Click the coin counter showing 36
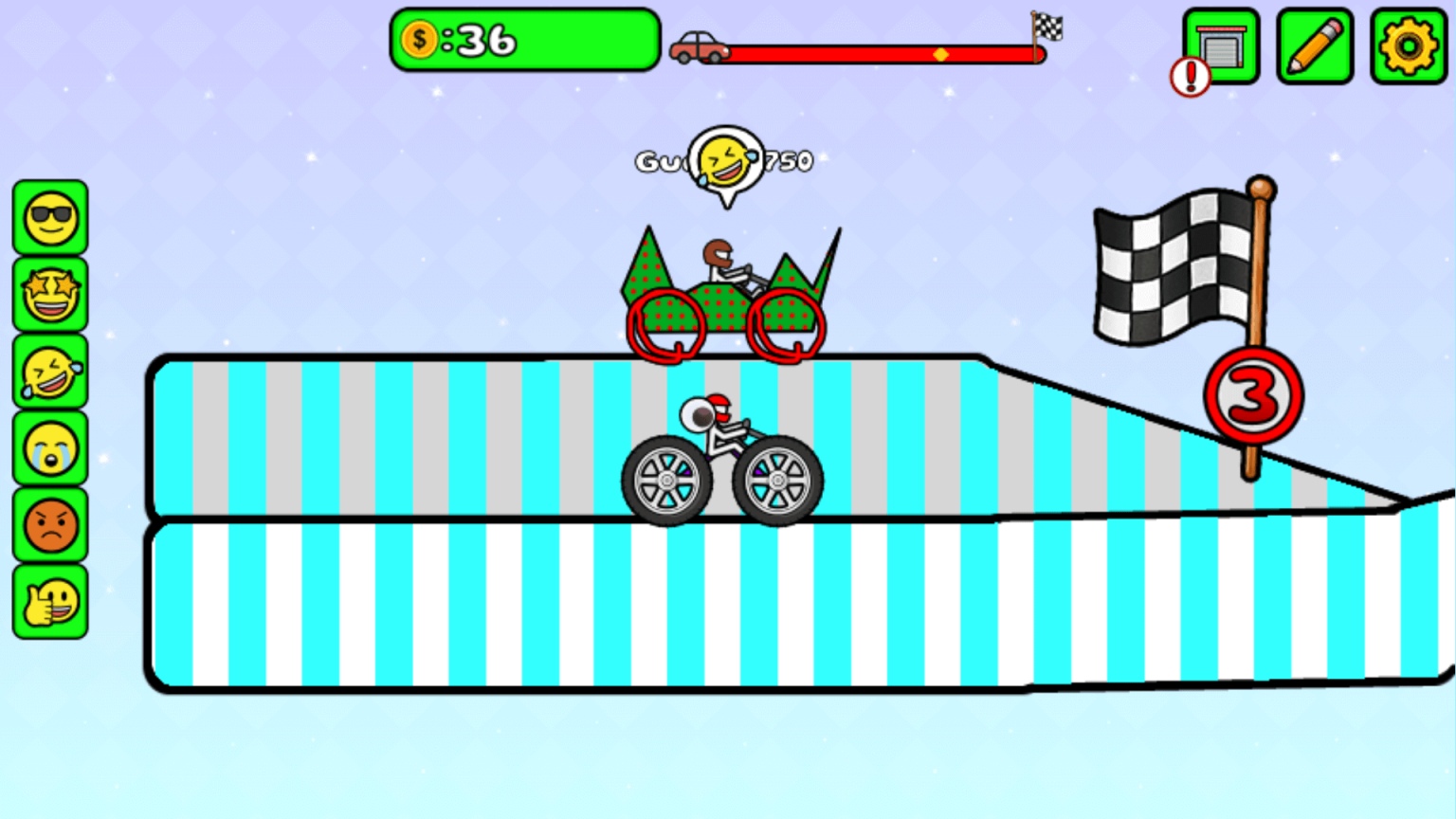 (x=524, y=41)
